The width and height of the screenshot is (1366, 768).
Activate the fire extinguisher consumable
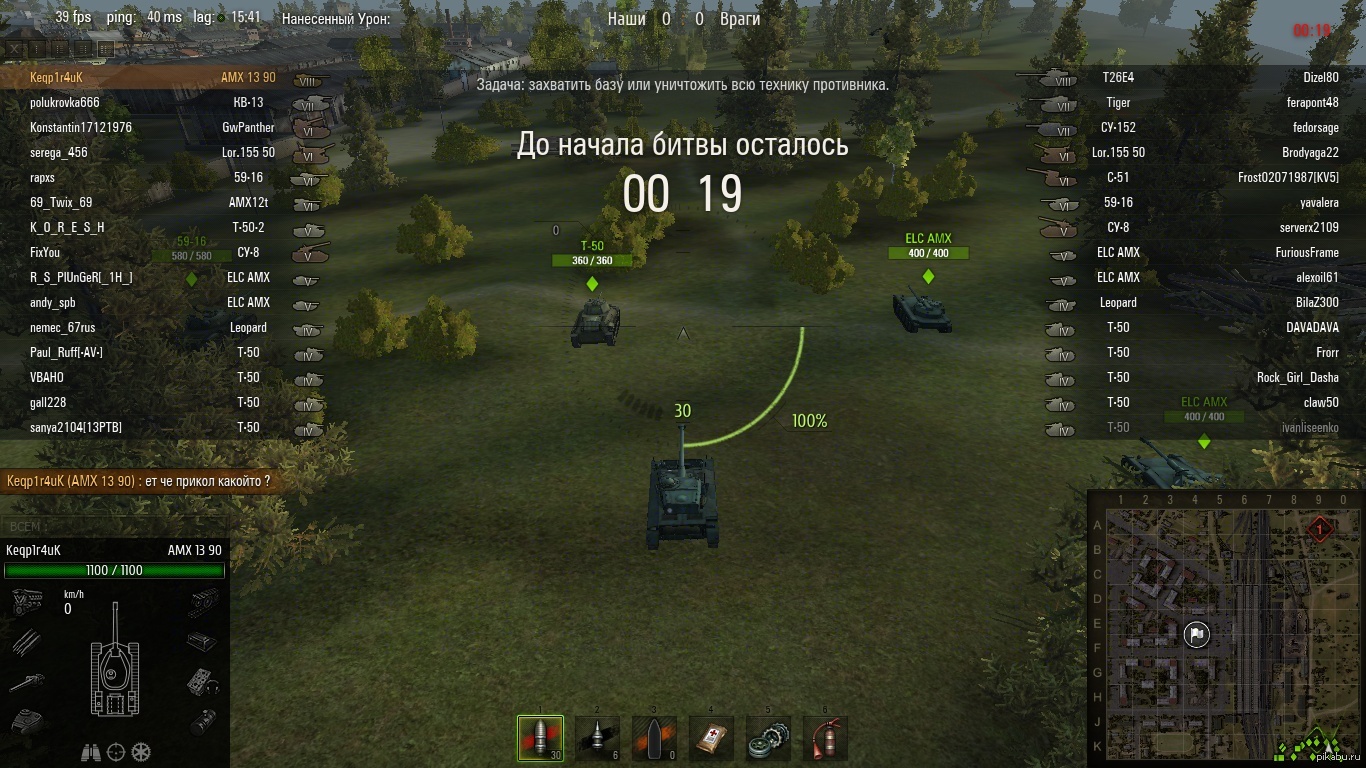click(825, 739)
